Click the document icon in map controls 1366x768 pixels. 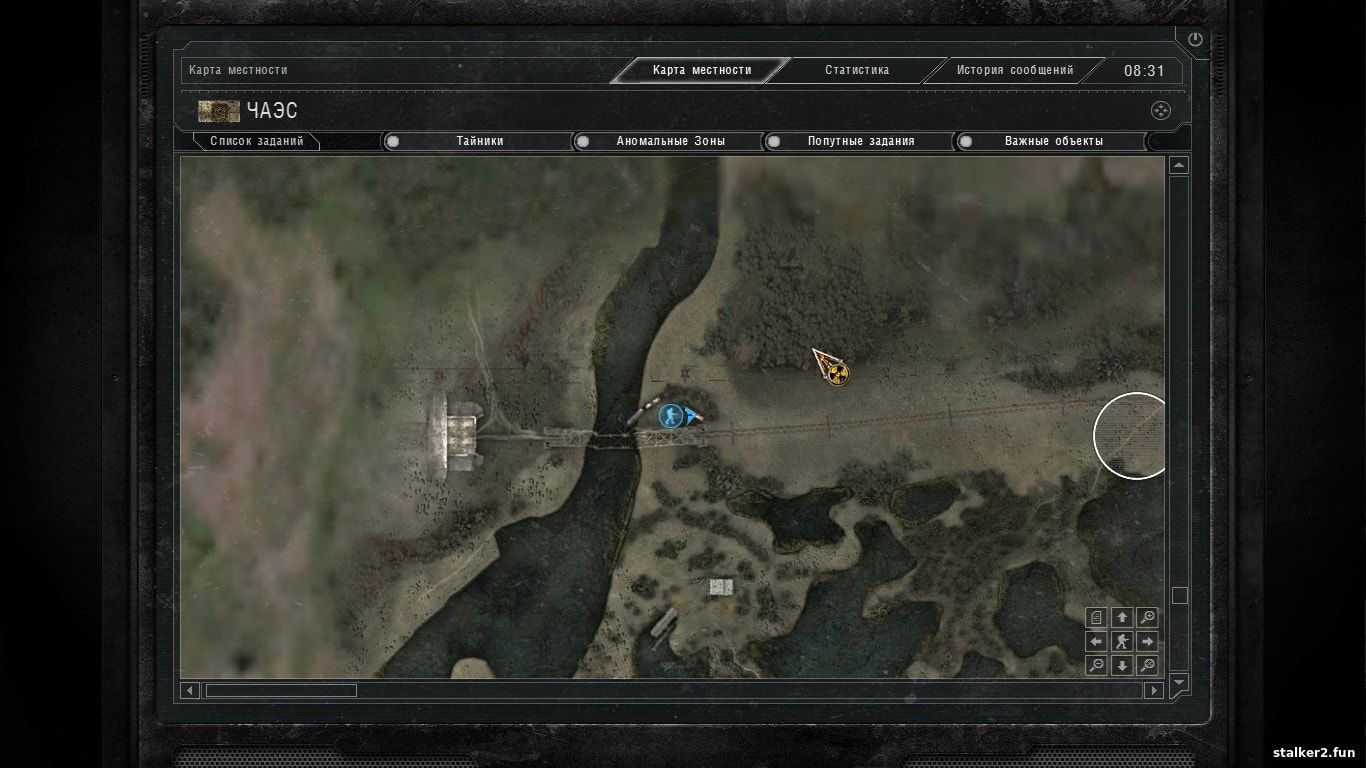pos(1097,617)
